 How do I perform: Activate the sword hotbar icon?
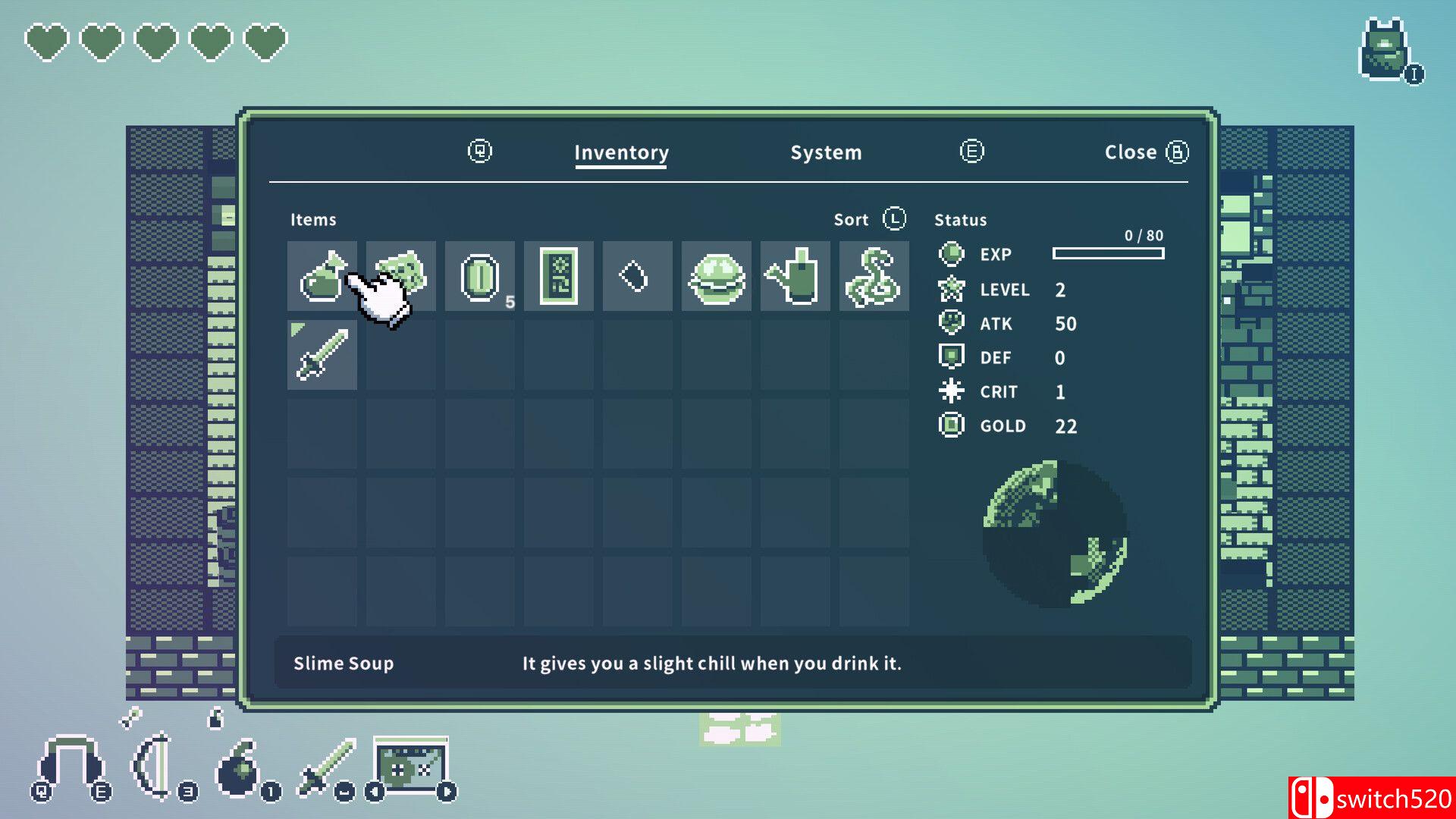point(328,767)
